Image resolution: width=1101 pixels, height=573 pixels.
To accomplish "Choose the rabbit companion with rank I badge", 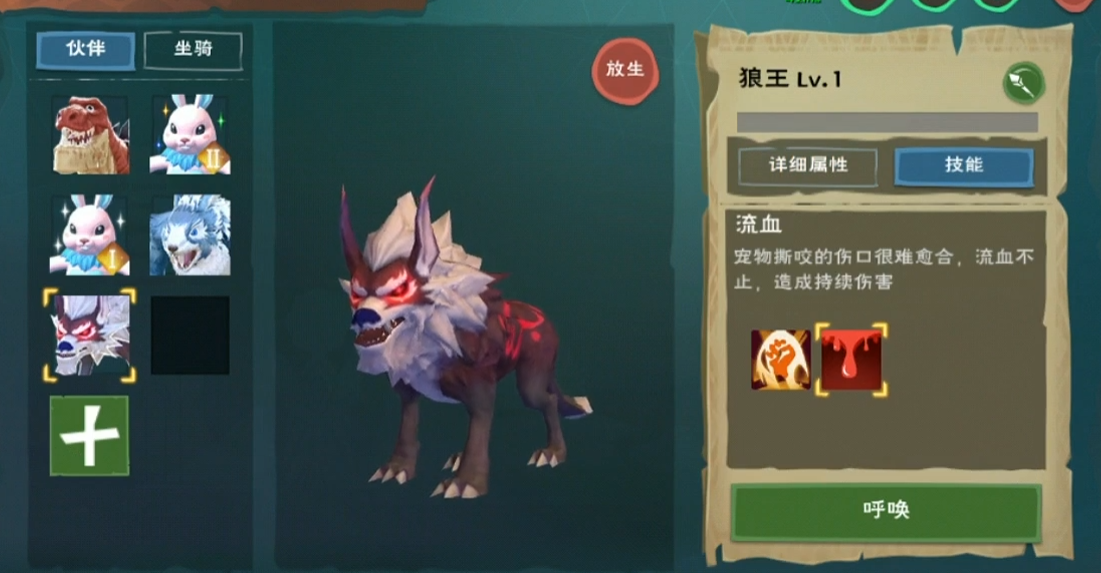I will pyautogui.click(x=90, y=235).
